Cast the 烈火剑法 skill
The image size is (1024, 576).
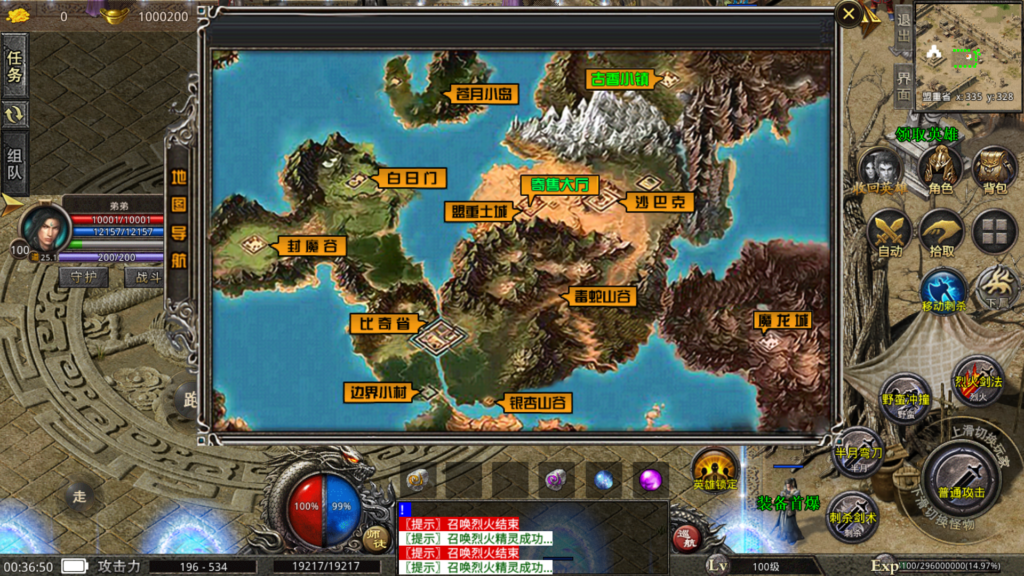click(x=976, y=377)
